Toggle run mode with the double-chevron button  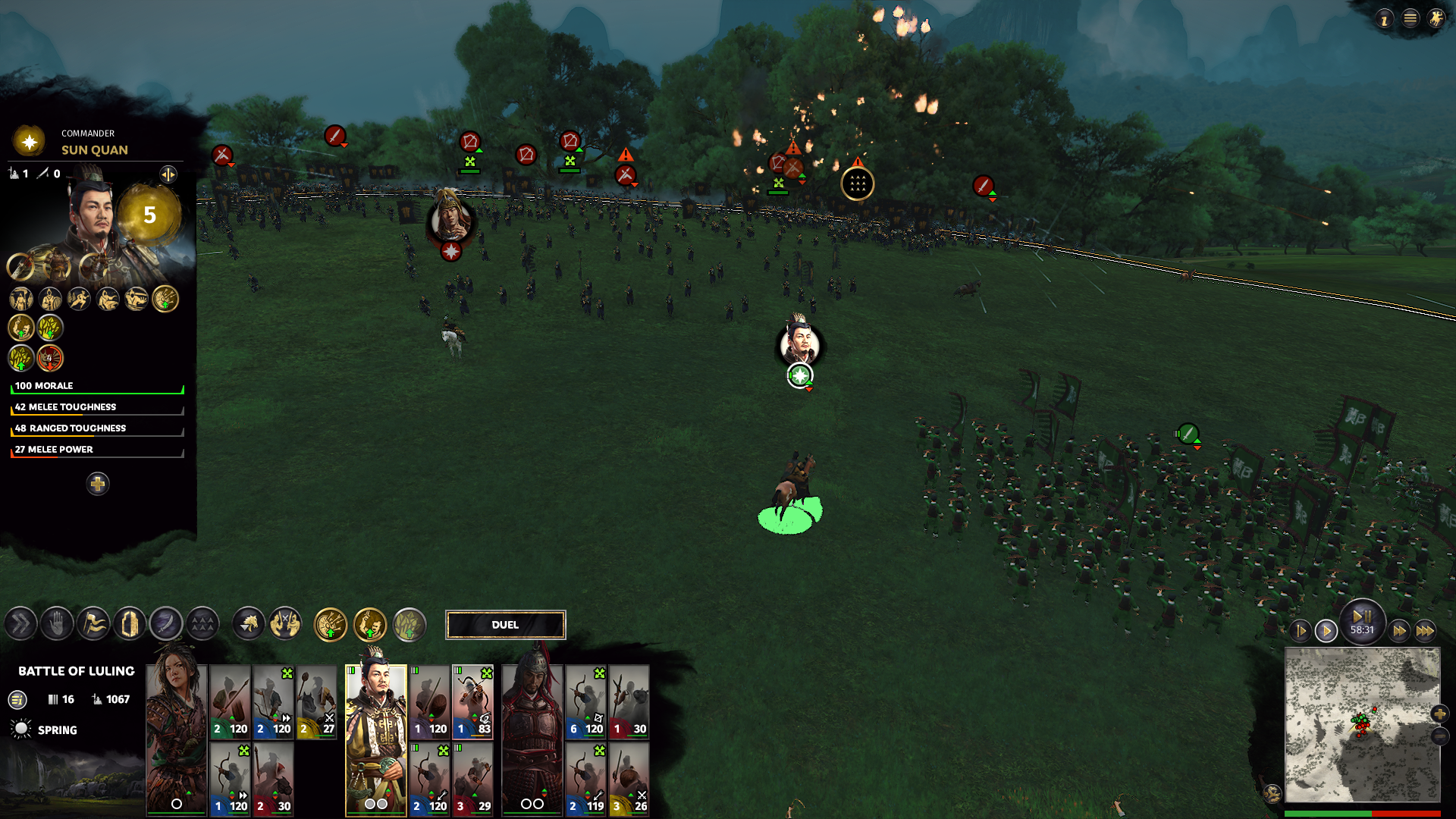pos(20,625)
